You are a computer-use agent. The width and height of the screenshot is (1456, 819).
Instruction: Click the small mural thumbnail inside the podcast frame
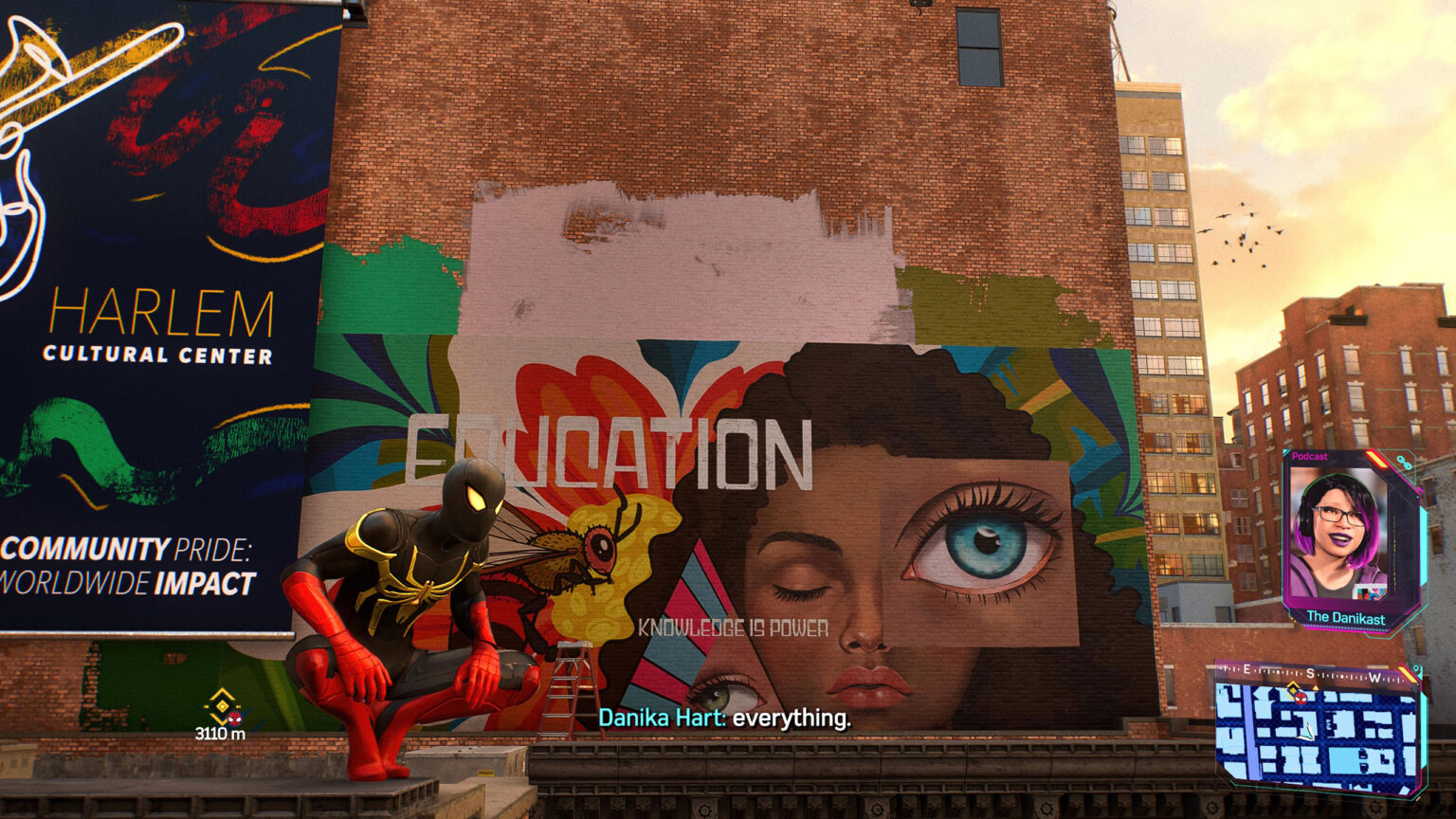tap(1371, 593)
